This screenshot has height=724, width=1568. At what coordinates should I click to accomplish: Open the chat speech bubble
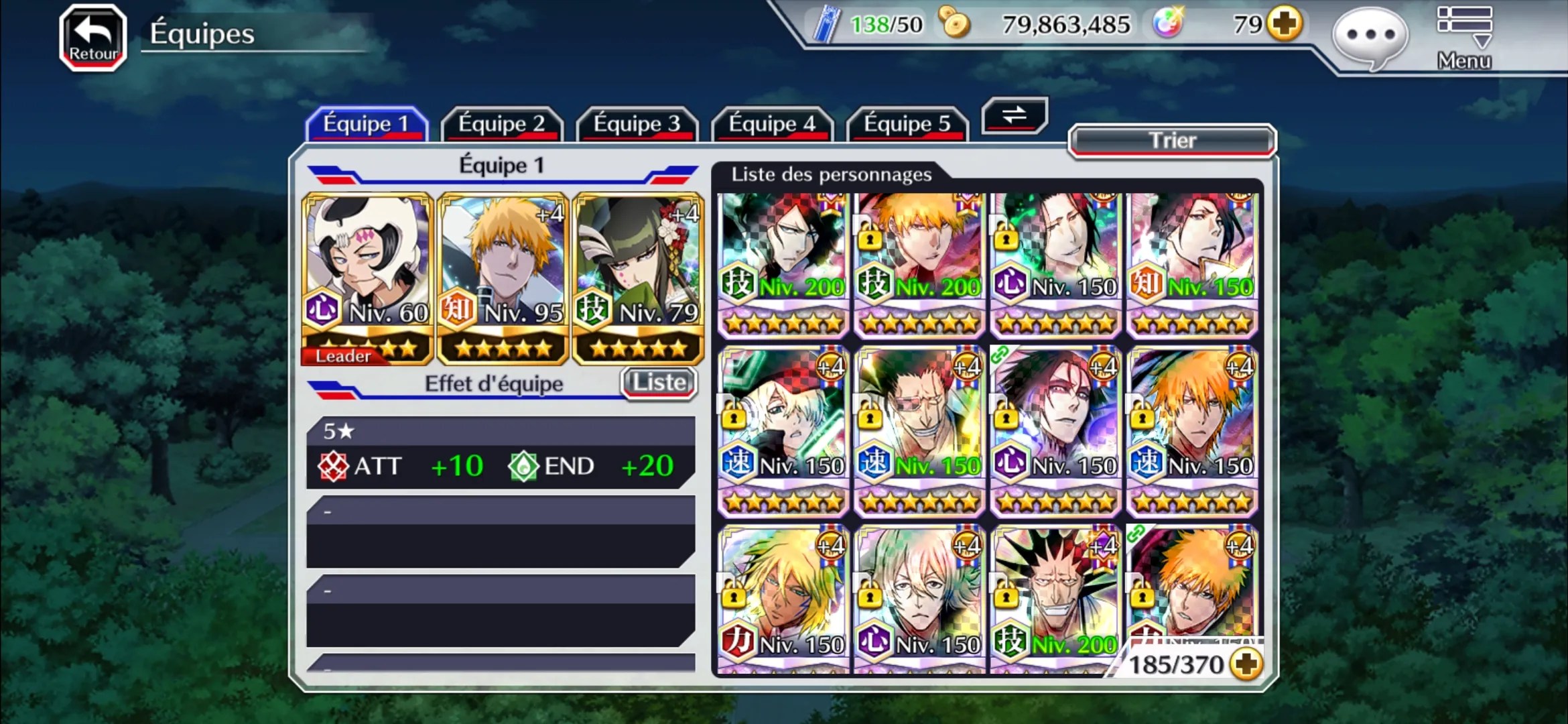point(1370,37)
